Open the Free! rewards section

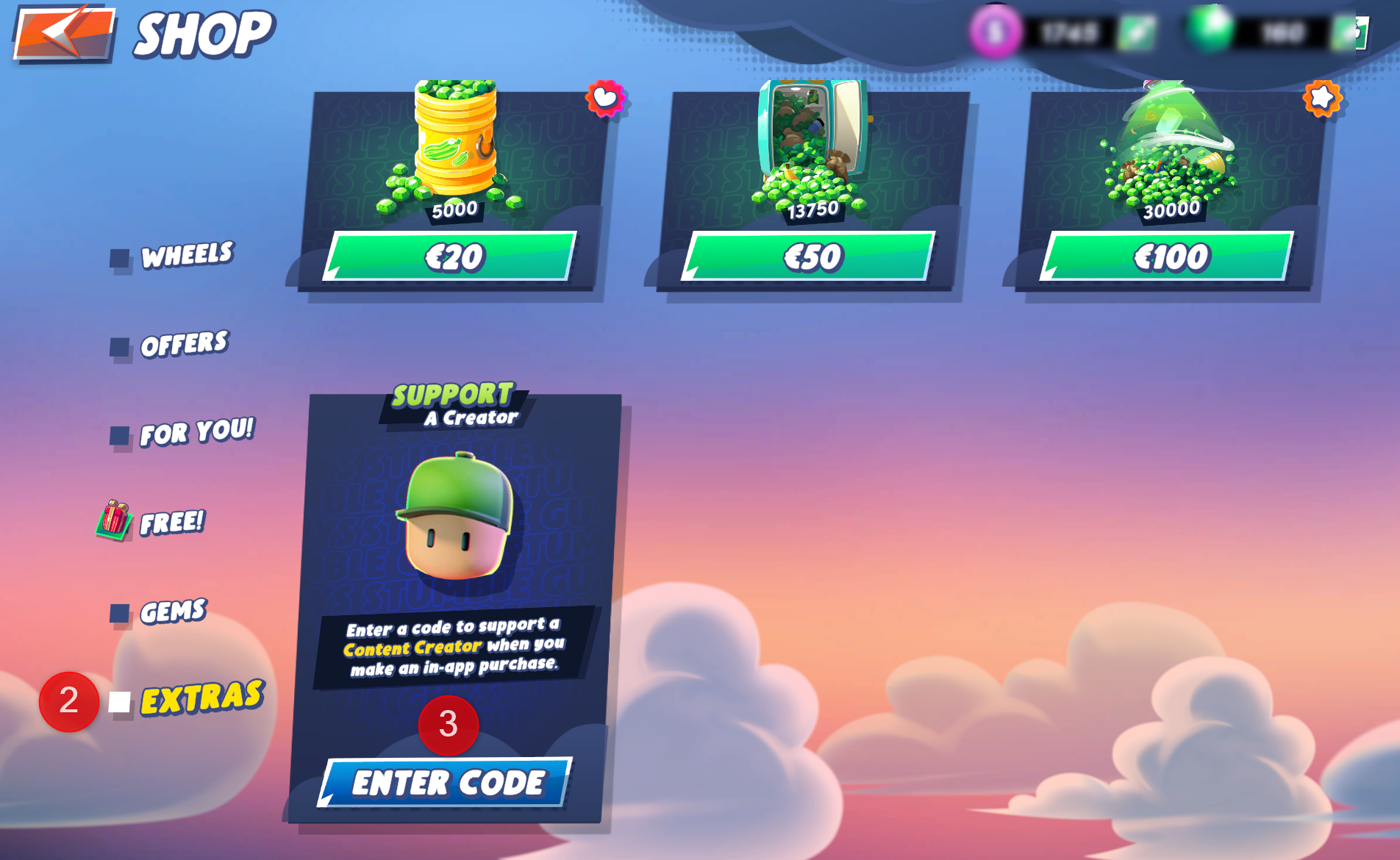point(174,523)
